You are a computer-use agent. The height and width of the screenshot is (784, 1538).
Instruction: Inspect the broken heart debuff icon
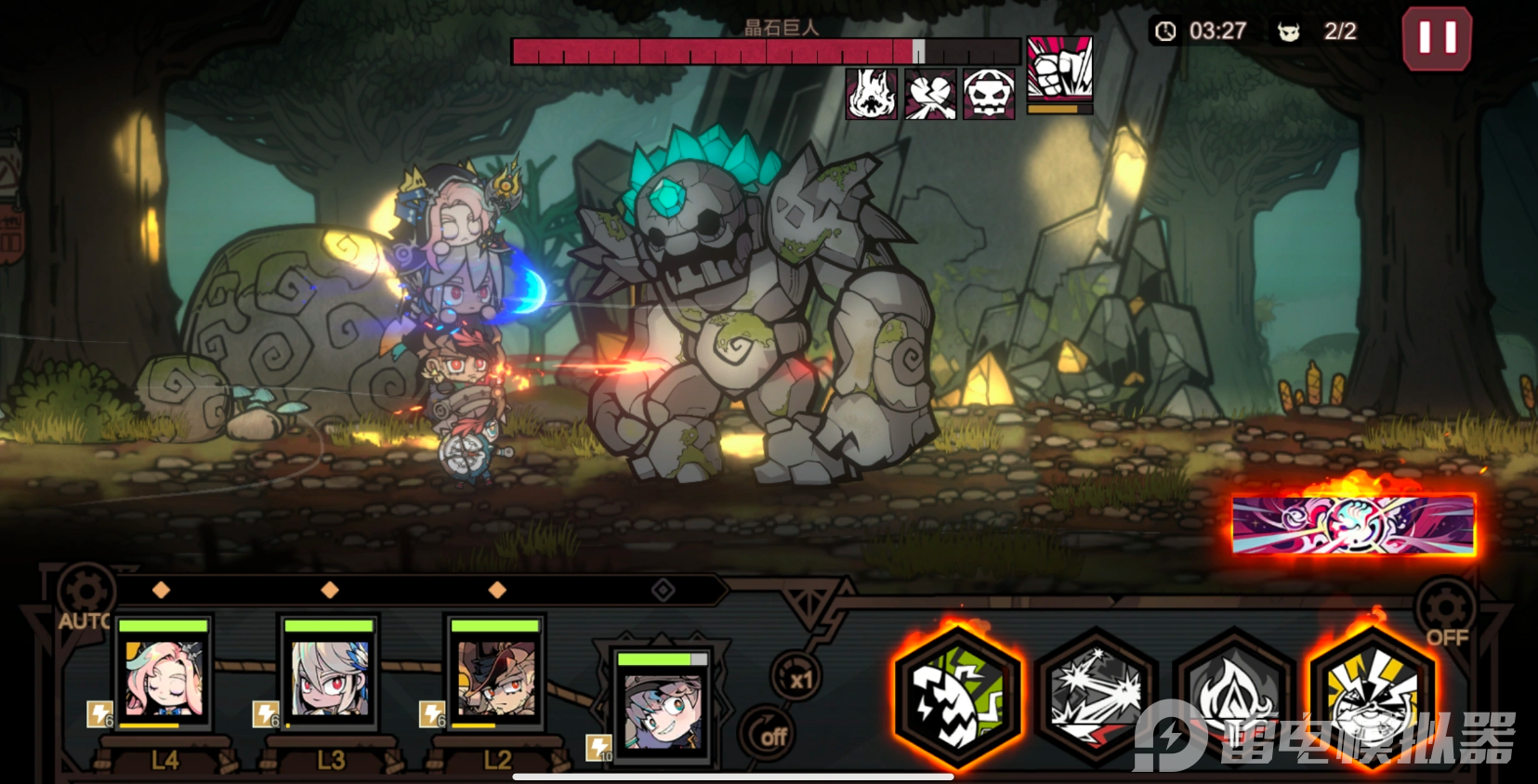coord(930,94)
